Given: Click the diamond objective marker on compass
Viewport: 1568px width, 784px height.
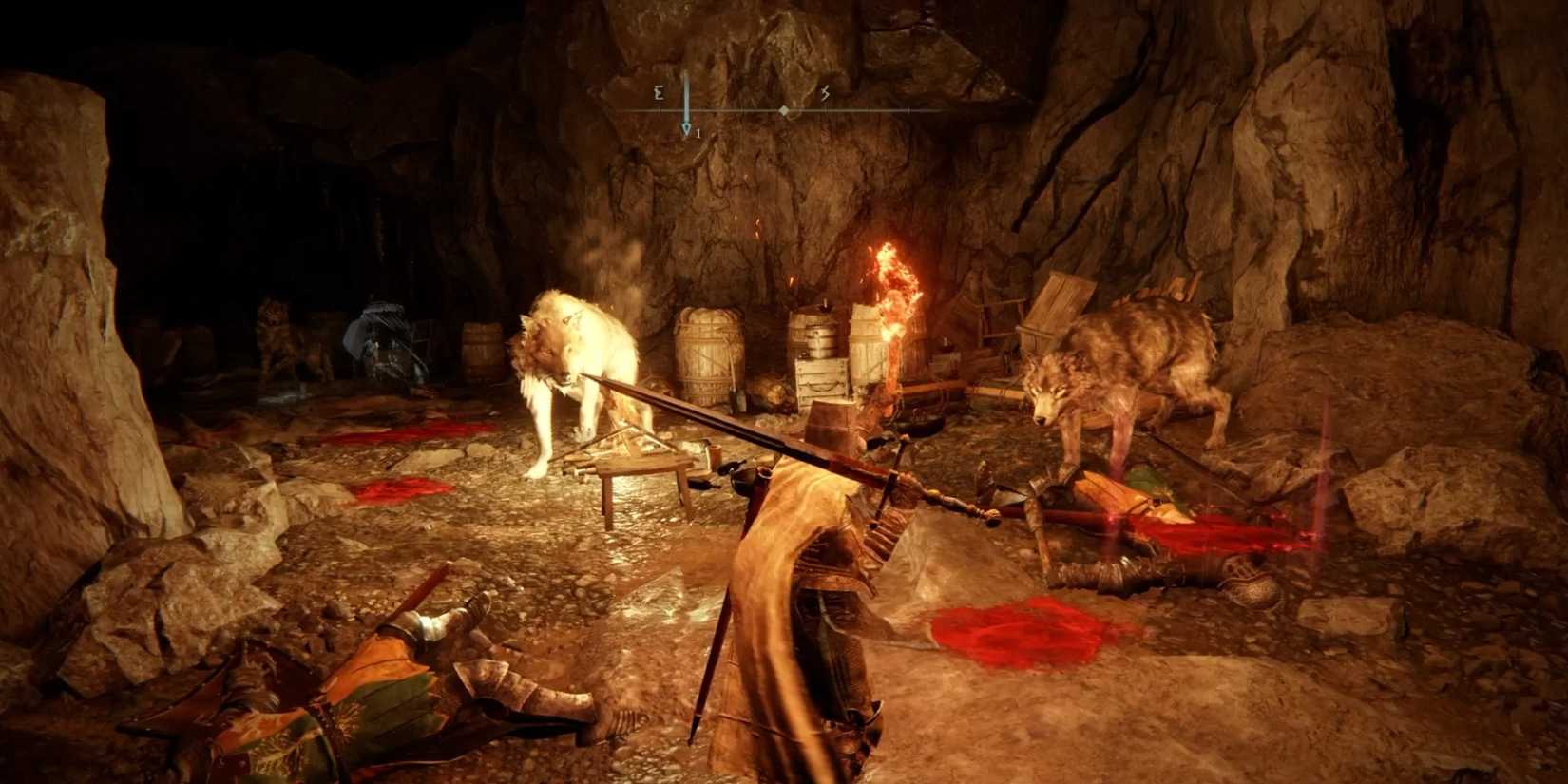Looking at the screenshot, I should pyautogui.click(x=782, y=108).
